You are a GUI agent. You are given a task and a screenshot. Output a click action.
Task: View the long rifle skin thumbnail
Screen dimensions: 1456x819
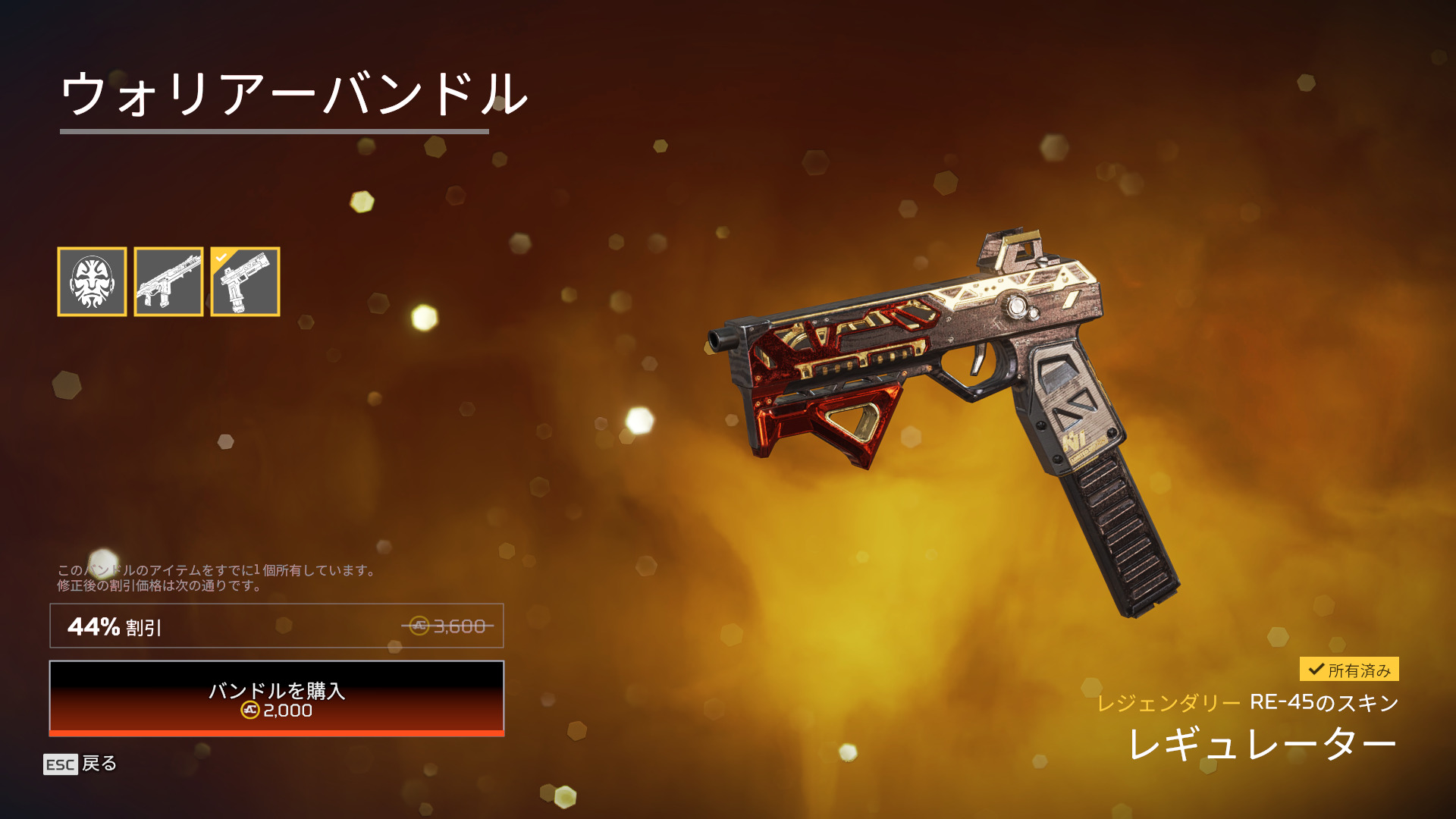click(x=168, y=281)
